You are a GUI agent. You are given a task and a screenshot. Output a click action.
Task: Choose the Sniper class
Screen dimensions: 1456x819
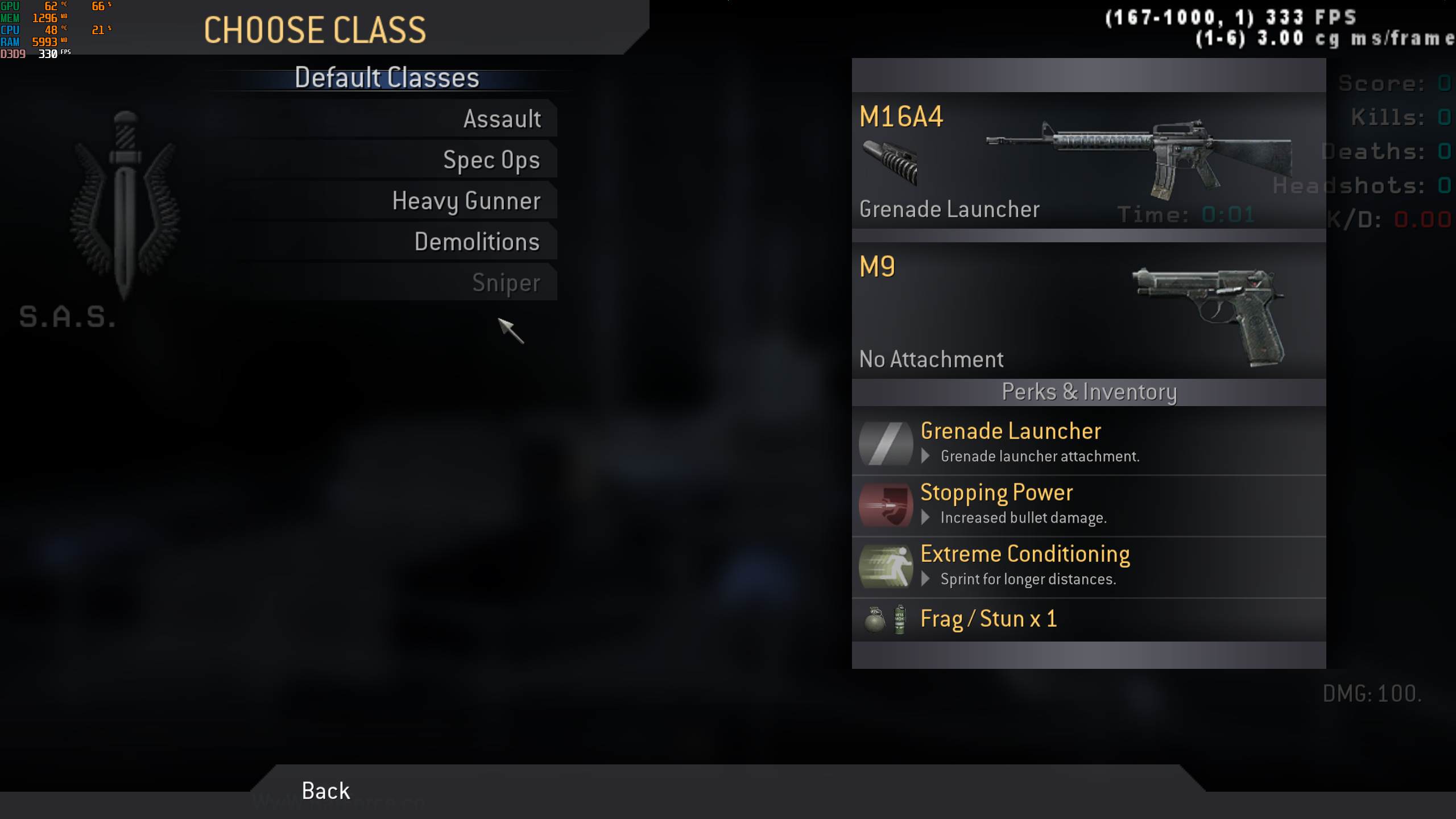tap(506, 283)
